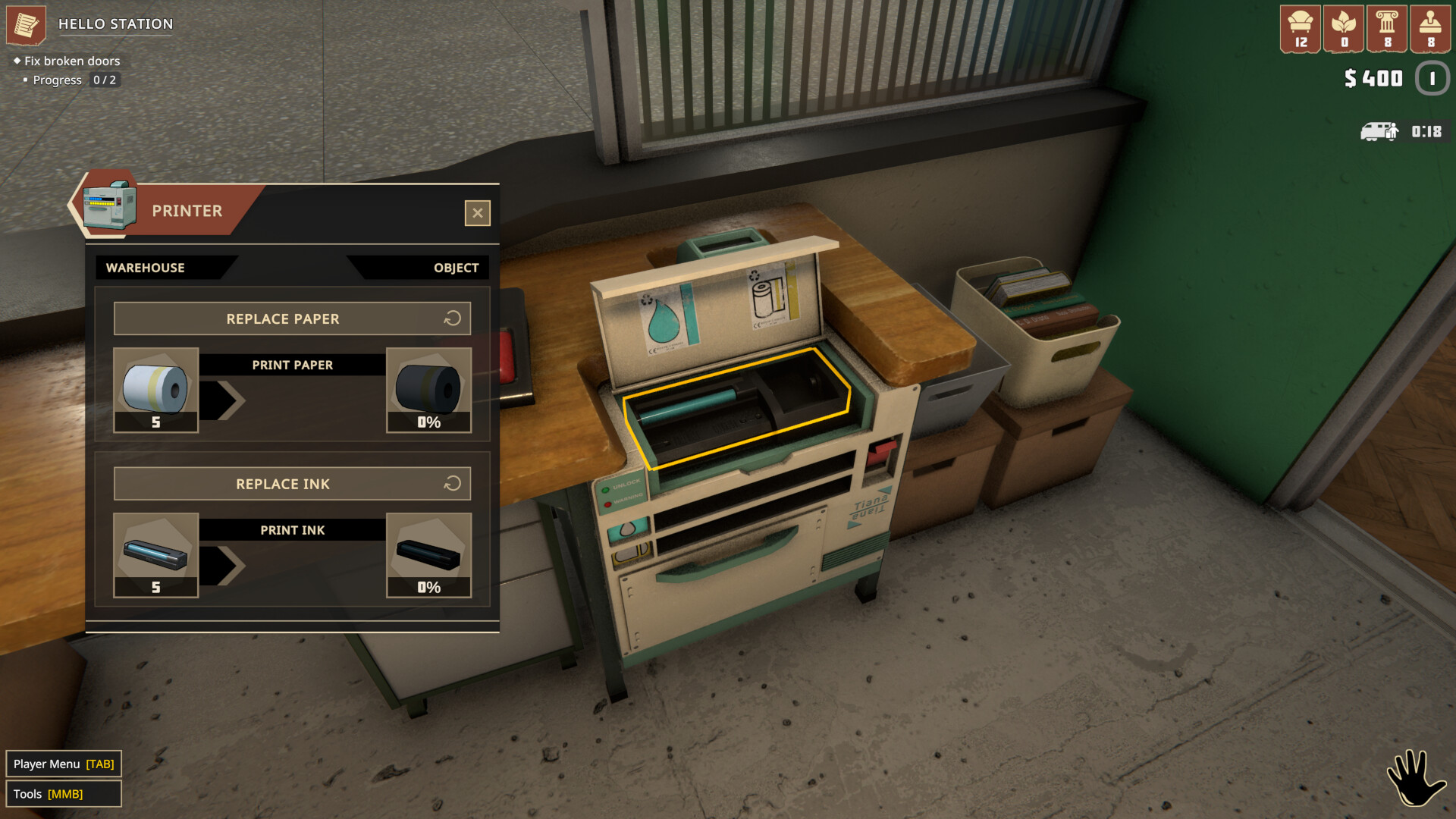Viewport: 1456px width, 819px height.
Task: Select the ink cartridge stock icon showing 5
Action: coord(155,554)
